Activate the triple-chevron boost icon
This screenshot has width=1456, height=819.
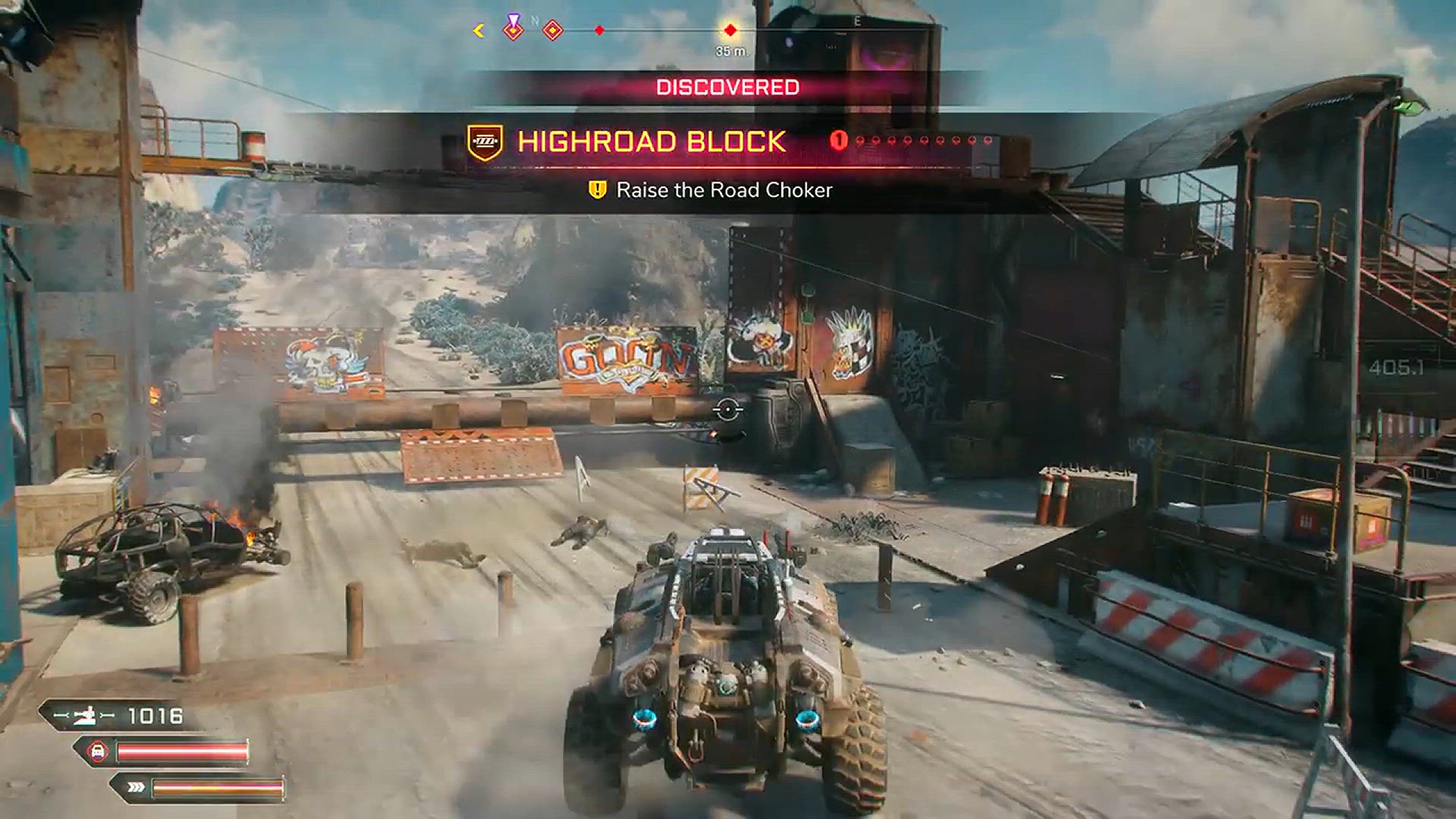pyautogui.click(x=136, y=788)
